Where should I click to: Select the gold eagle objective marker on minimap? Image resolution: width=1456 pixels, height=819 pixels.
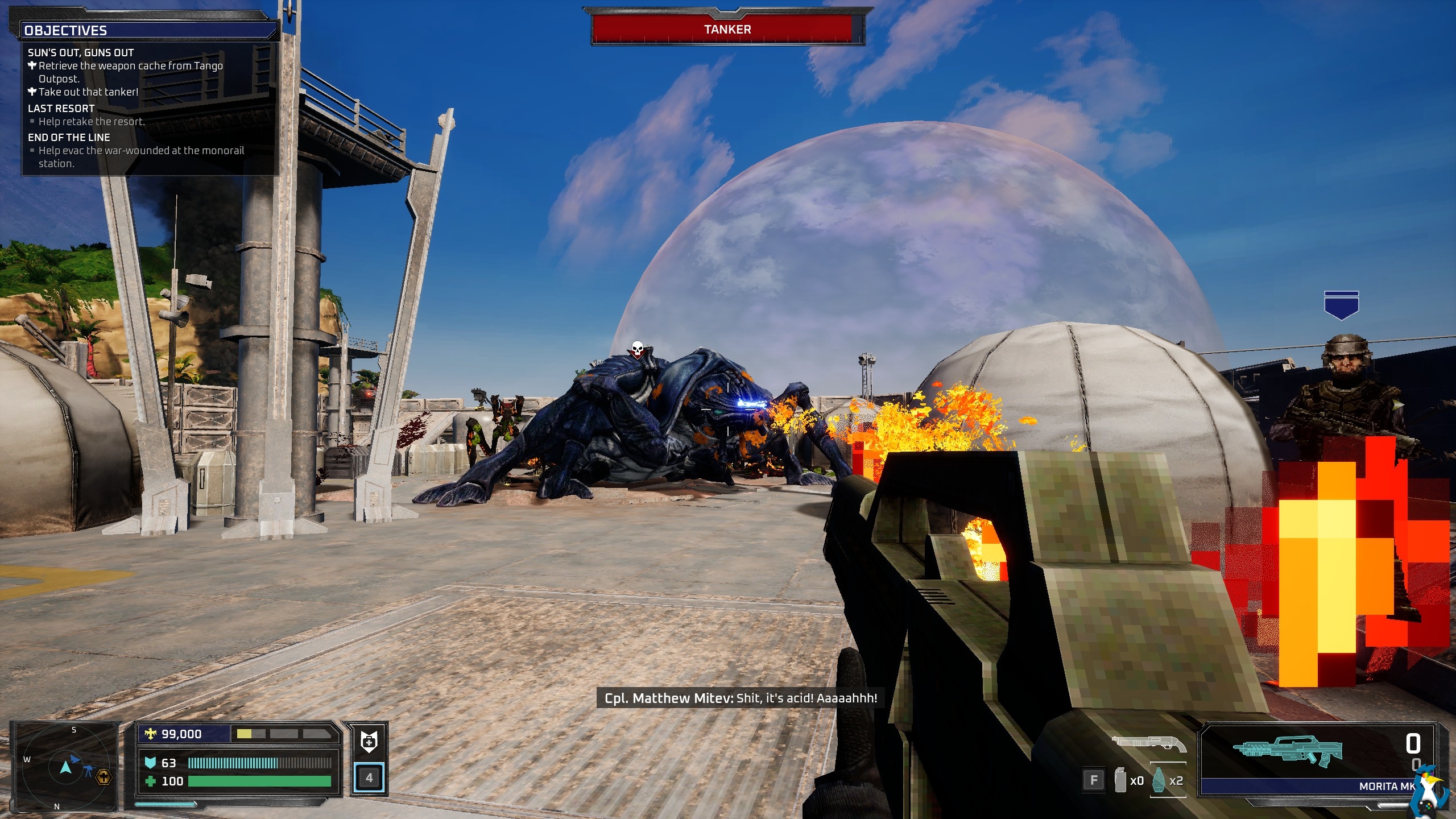104,777
